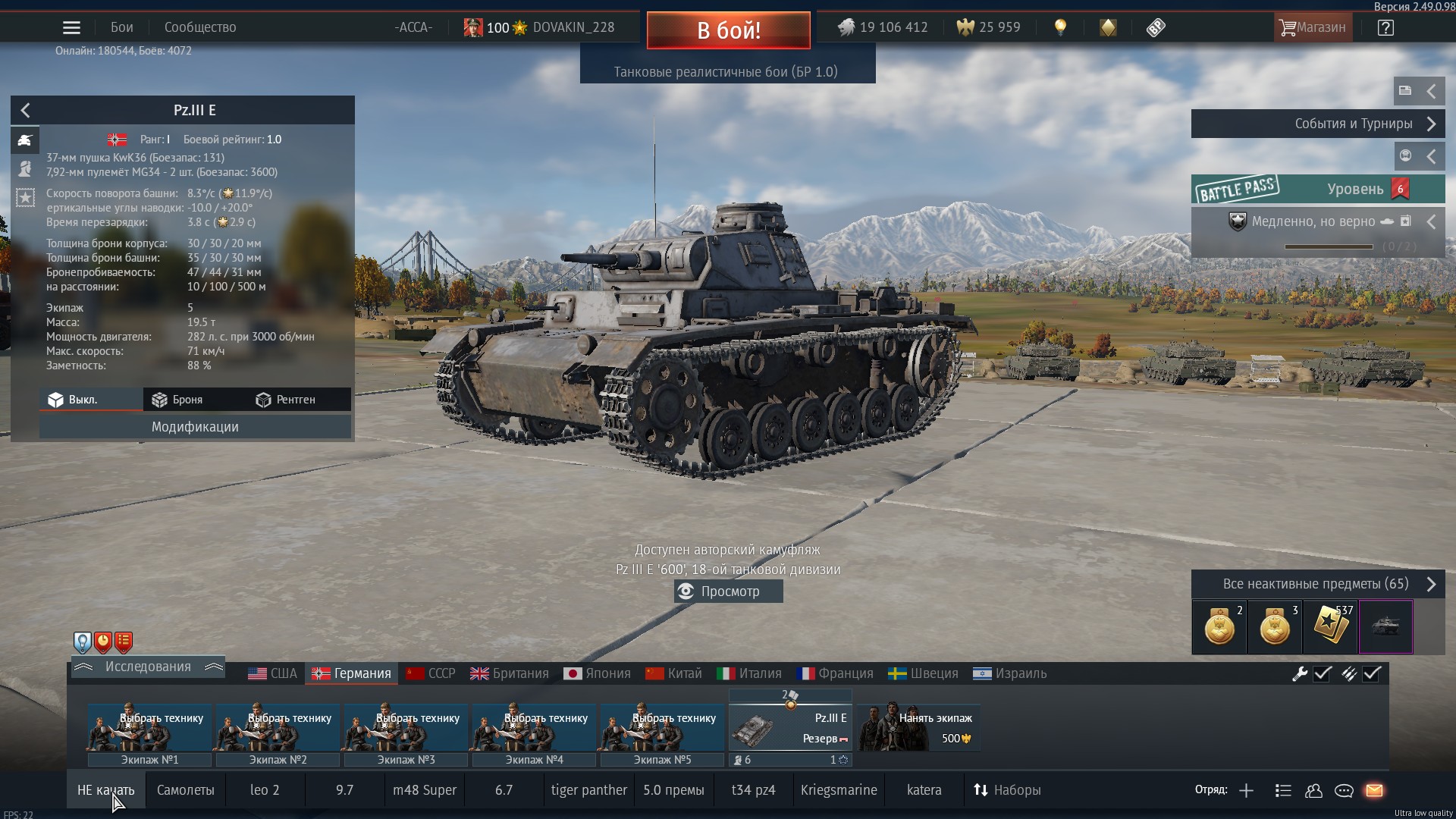This screenshot has width=1456, height=819.
Task: Open 'Модификации' for Pz.III E
Action: [x=195, y=427]
